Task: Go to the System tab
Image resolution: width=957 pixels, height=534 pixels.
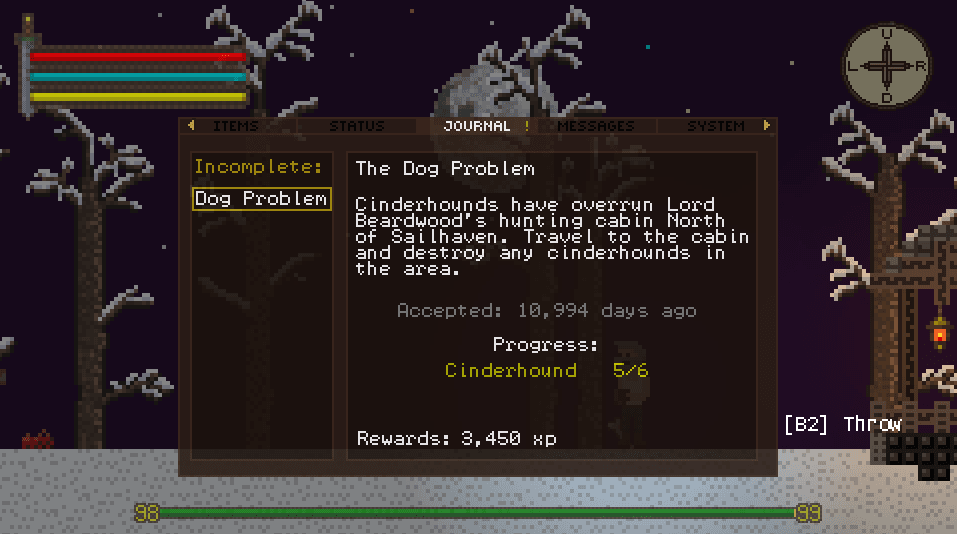Action: [716, 126]
